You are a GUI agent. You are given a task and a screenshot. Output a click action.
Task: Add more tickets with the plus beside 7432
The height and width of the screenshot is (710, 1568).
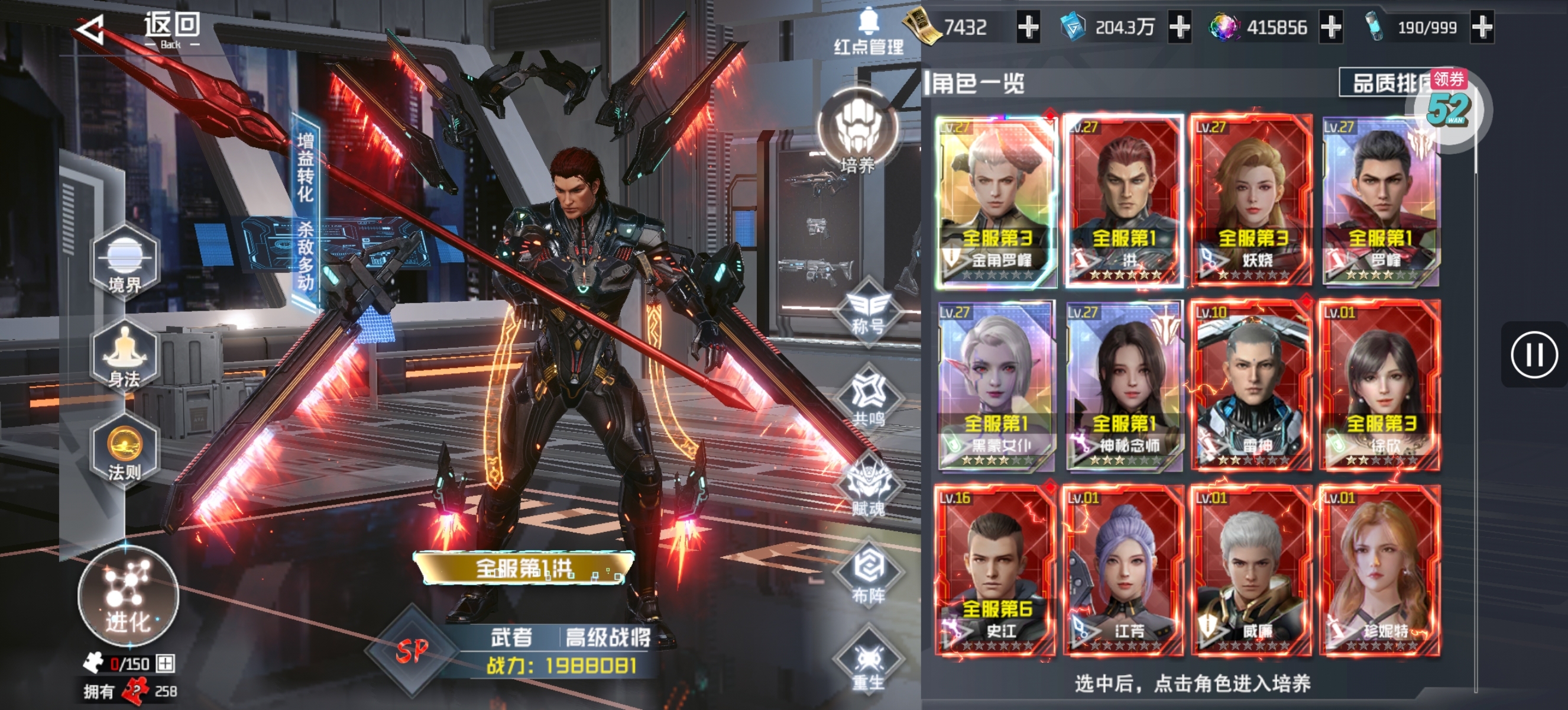click(x=1028, y=27)
